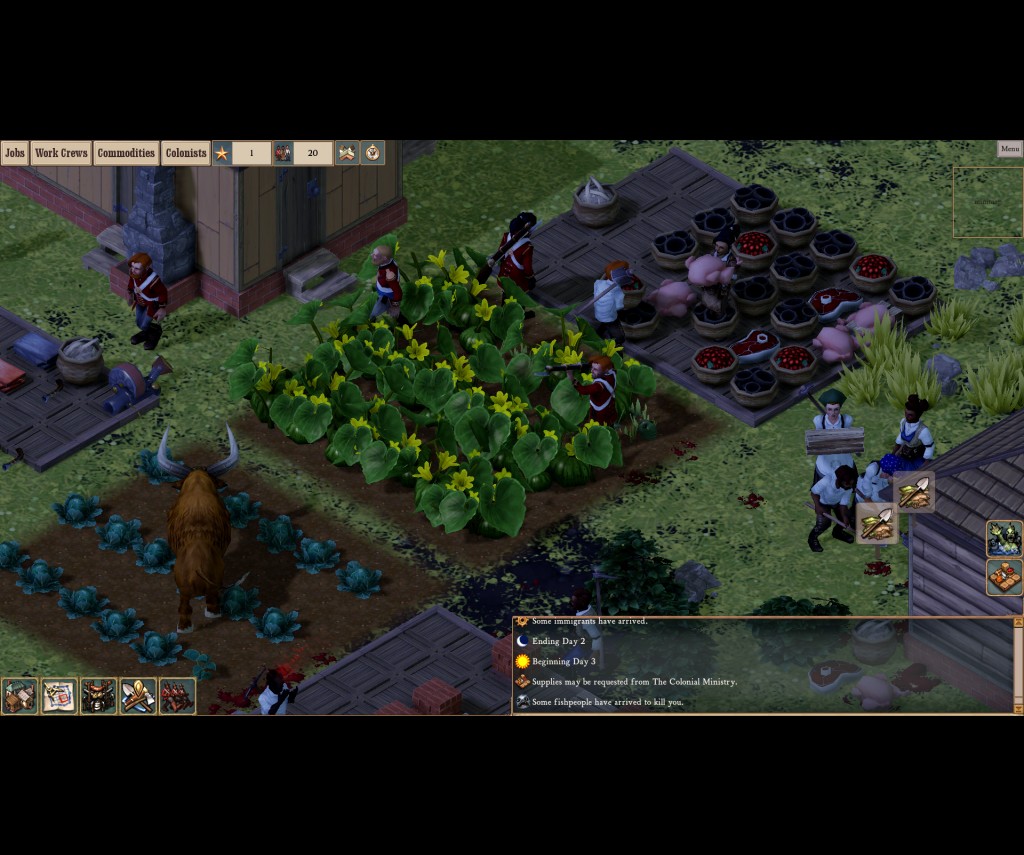Open the workshop machinery menu
Screen dimensions: 1024x855
click(99, 696)
